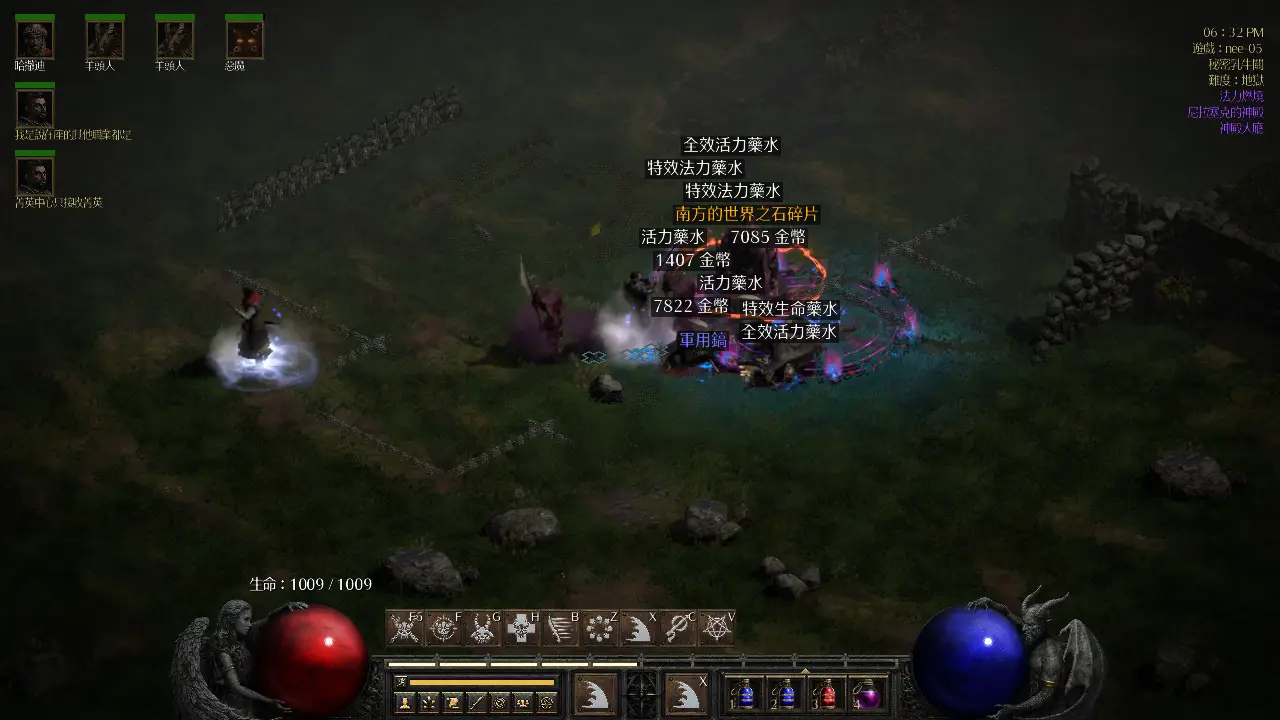Collect the 7085 金幣 gold pile
Screen dimensions: 1280x720
[x=768, y=237]
